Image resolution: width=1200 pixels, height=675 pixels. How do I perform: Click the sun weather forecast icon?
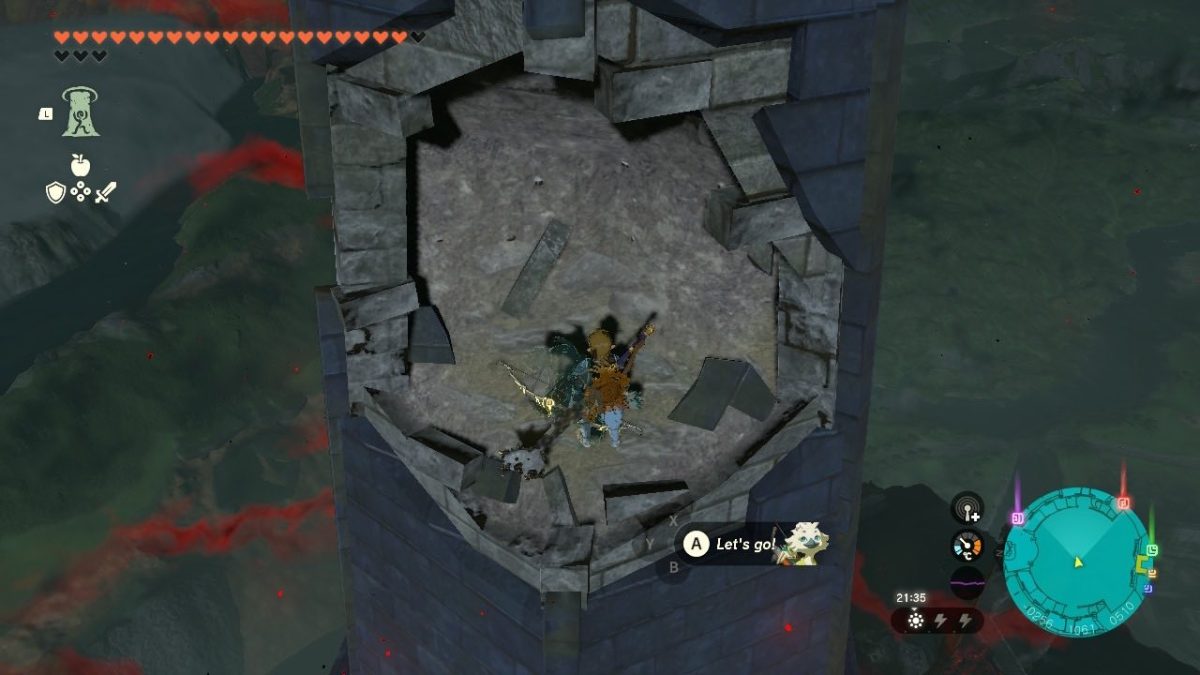coord(915,620)
